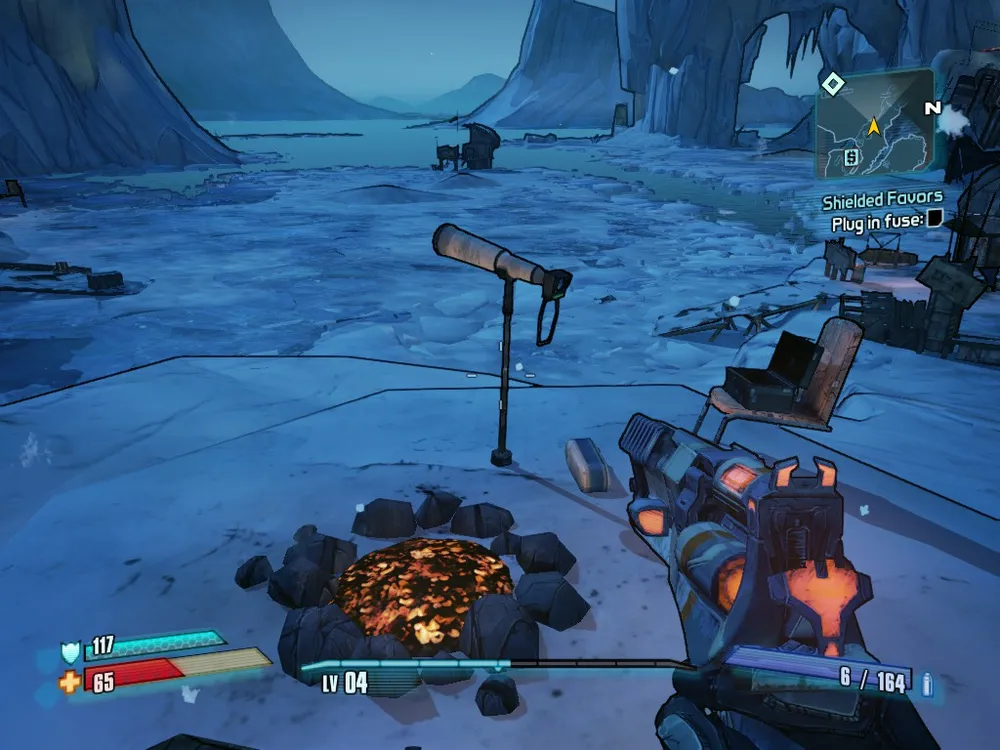Click the diamond waypoint icon above the minimap
The image size is (1000, 750).
pos(832,83)
